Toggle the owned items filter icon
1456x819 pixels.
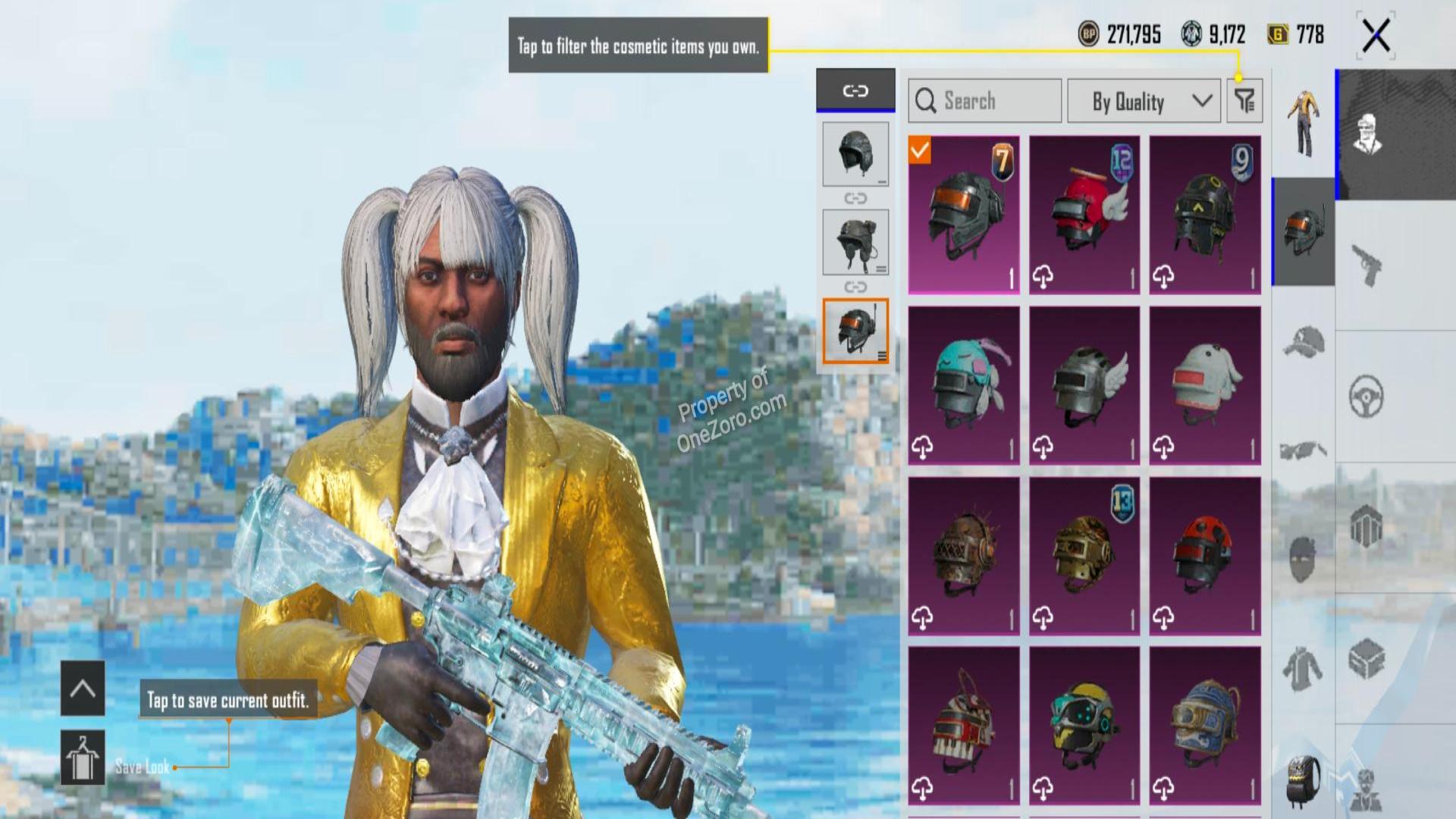(x=1244, y=101)
